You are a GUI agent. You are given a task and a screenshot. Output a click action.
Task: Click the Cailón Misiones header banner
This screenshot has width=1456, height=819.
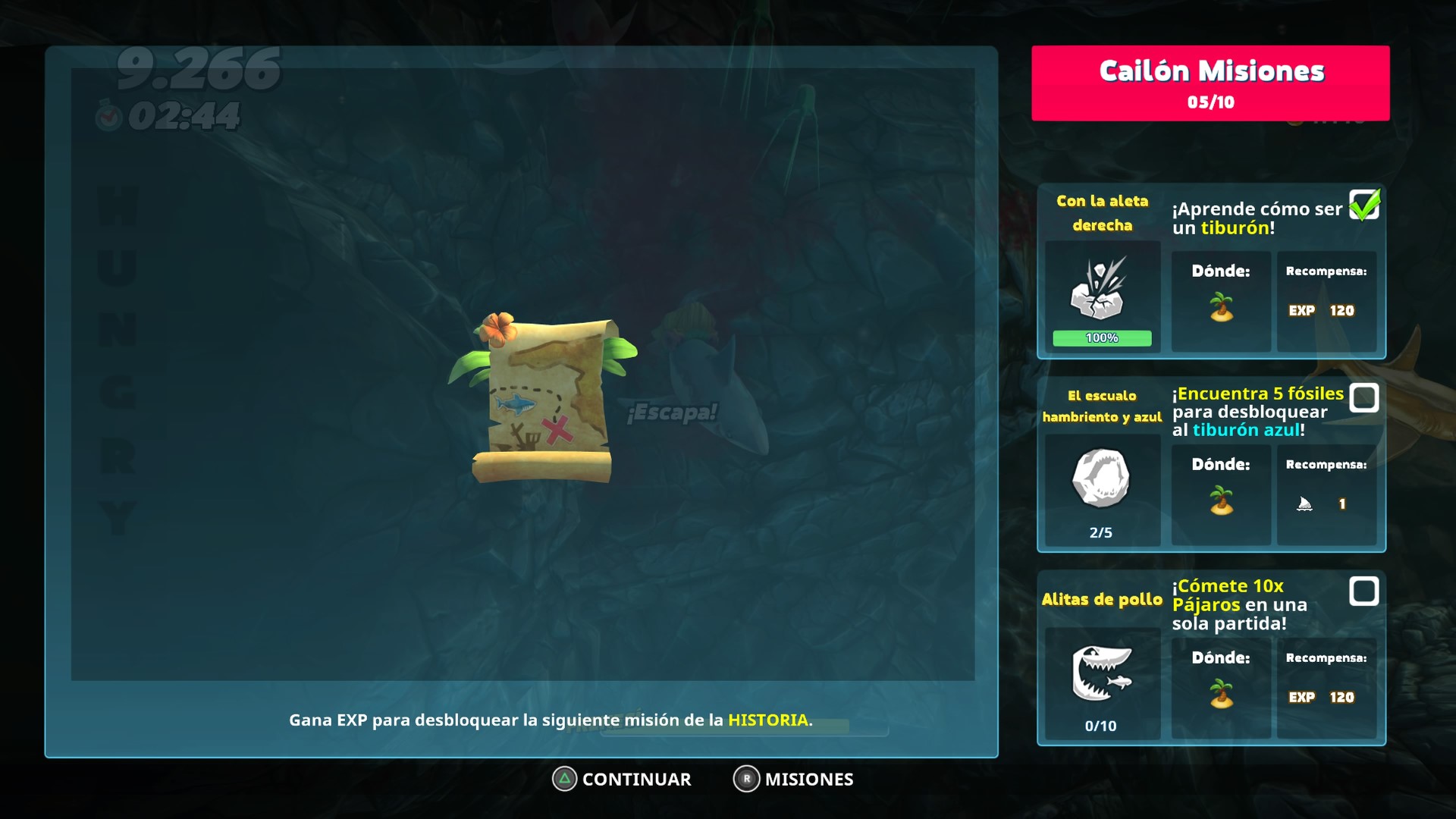pyautogui.click(x=1210, y=83)
